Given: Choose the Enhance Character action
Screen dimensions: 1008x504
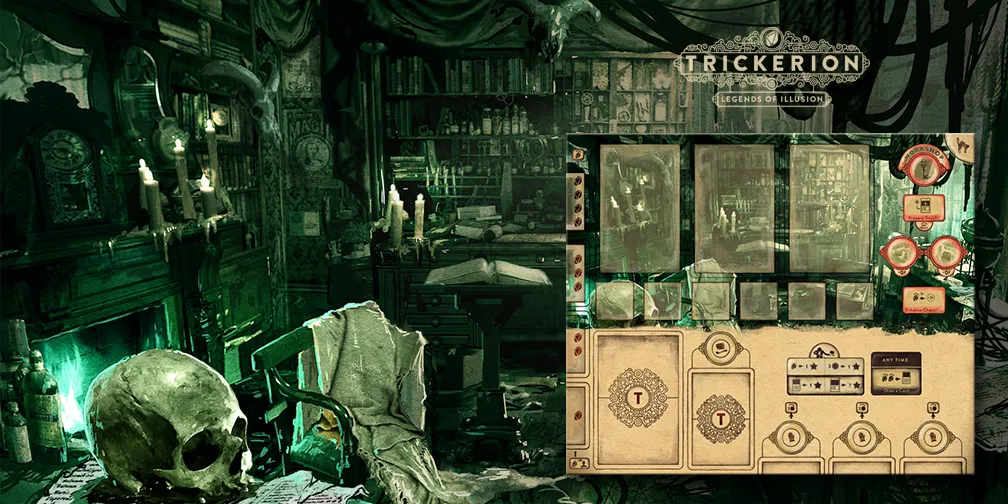Looking at the screenshot, I should (923, 299).
